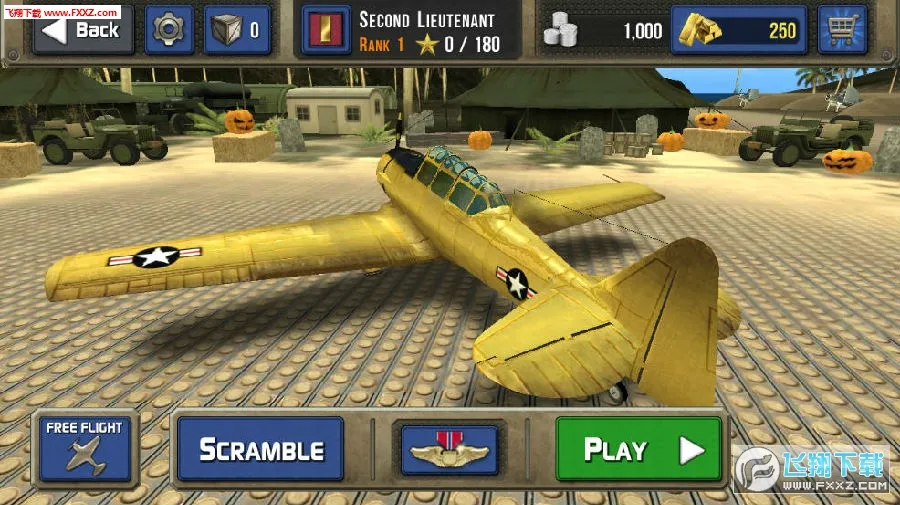Open the gold bars purchase panel
The width and height of the screenshot is (900, 505).
[x=740, y=30]
